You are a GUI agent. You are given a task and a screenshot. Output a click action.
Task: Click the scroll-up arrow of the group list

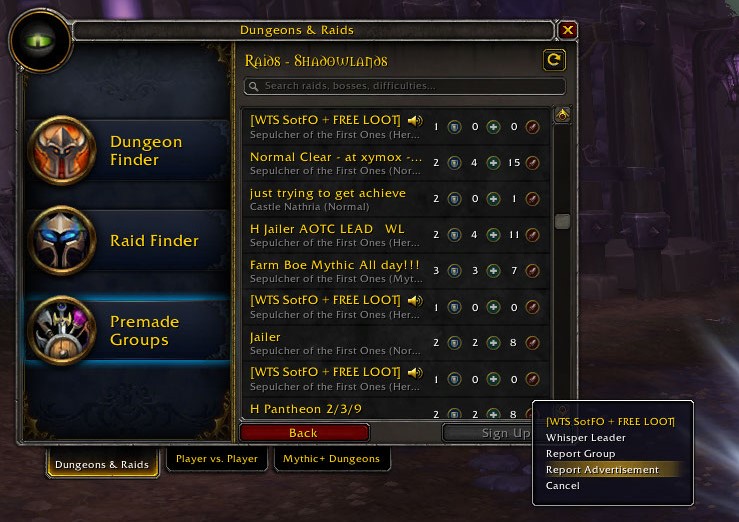pos(562,115)
